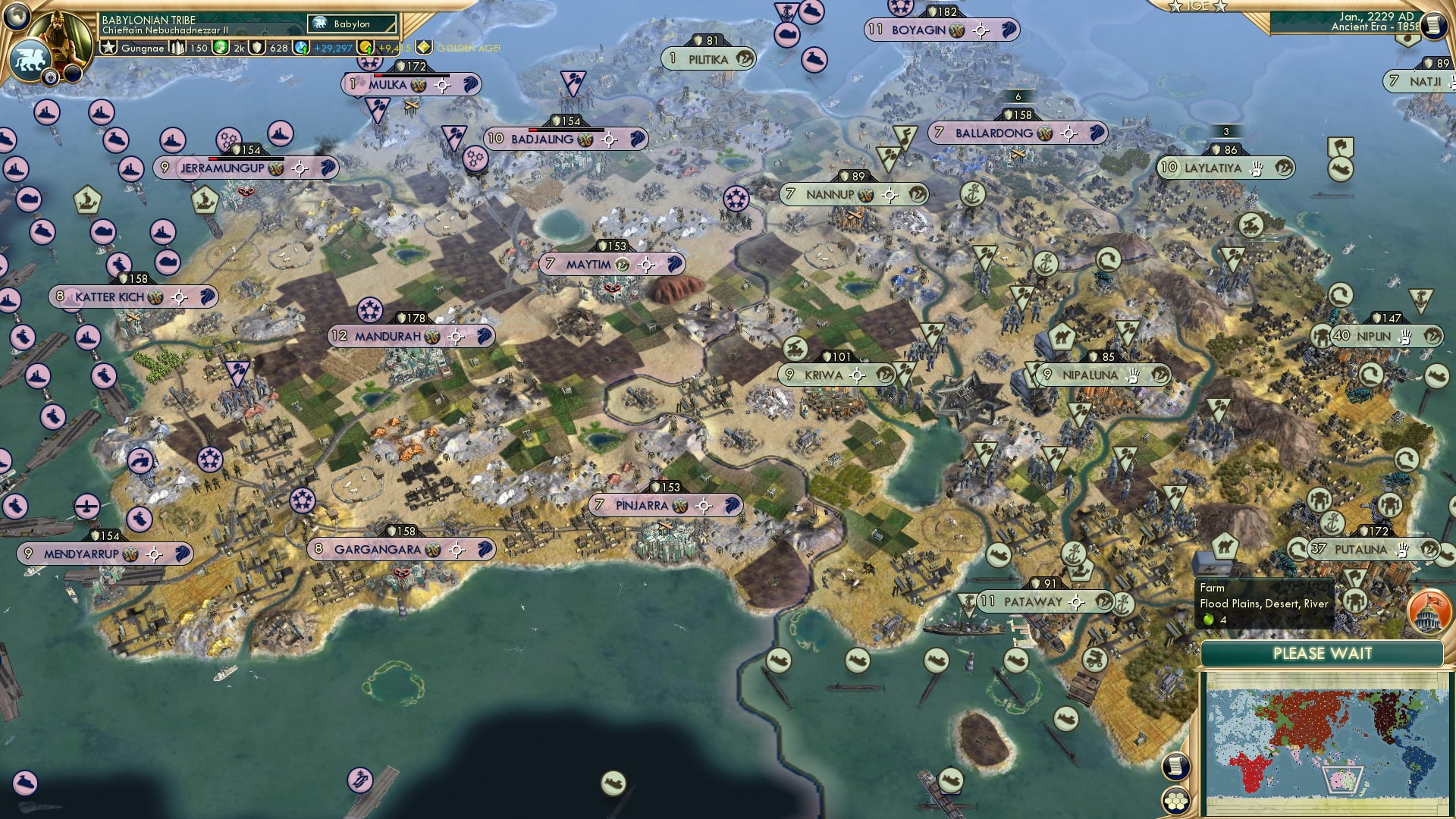Click the star icon next to Gungnae
Image resolution: width=1456 pixels, height=819 pixels.
108,49
